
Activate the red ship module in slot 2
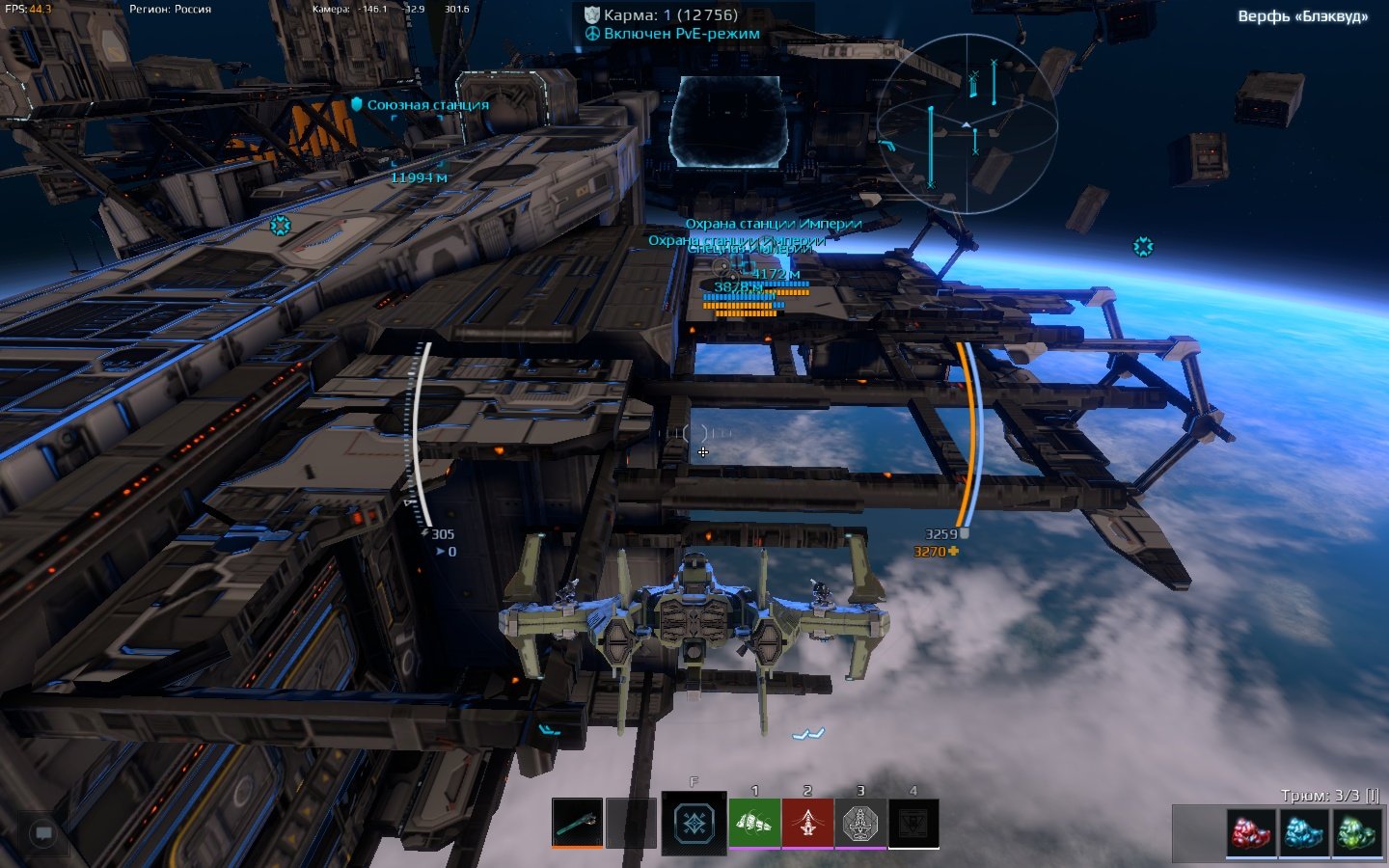(x=807, y=823)
